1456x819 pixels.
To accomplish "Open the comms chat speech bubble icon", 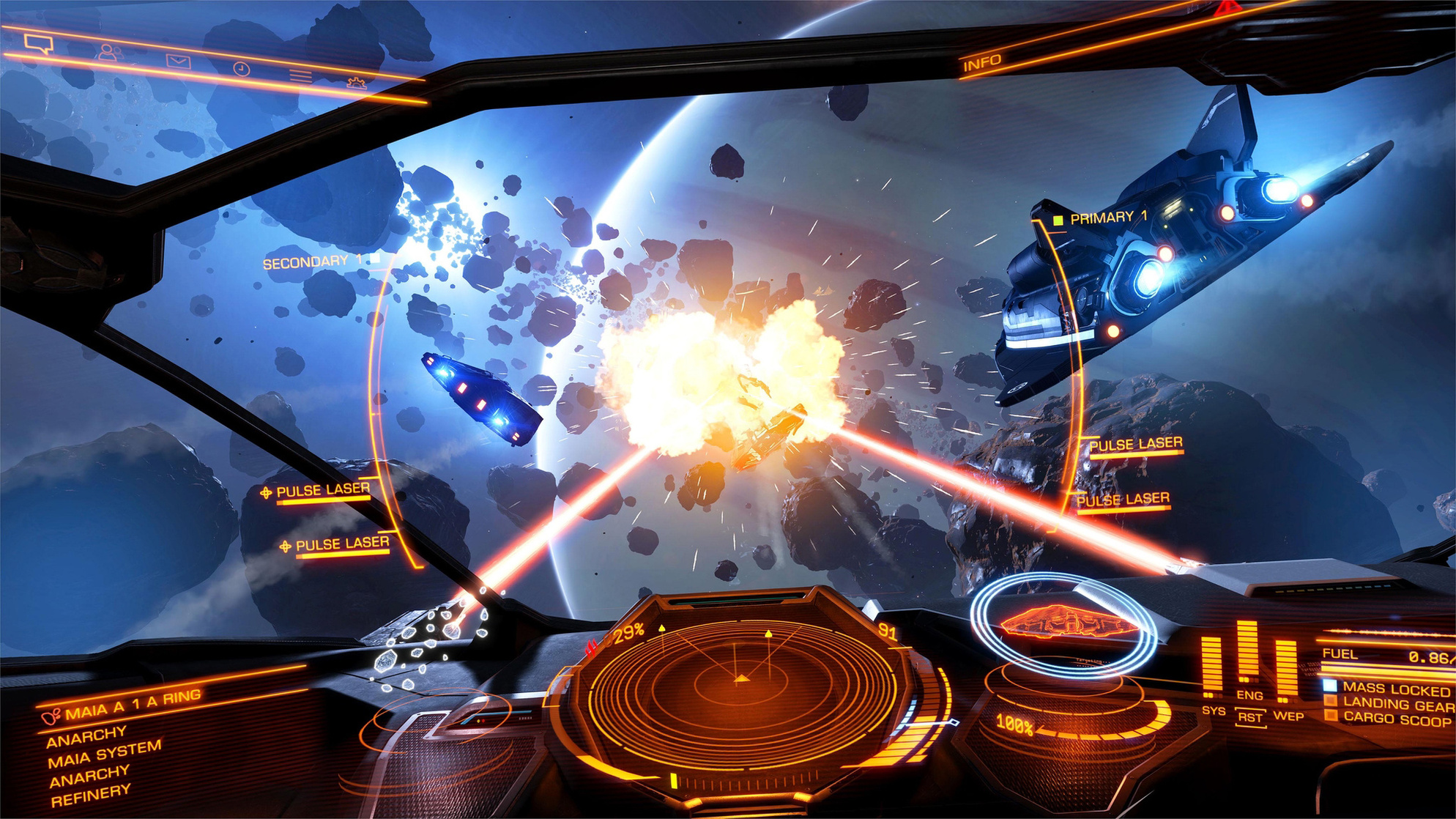I will point(40,44).
